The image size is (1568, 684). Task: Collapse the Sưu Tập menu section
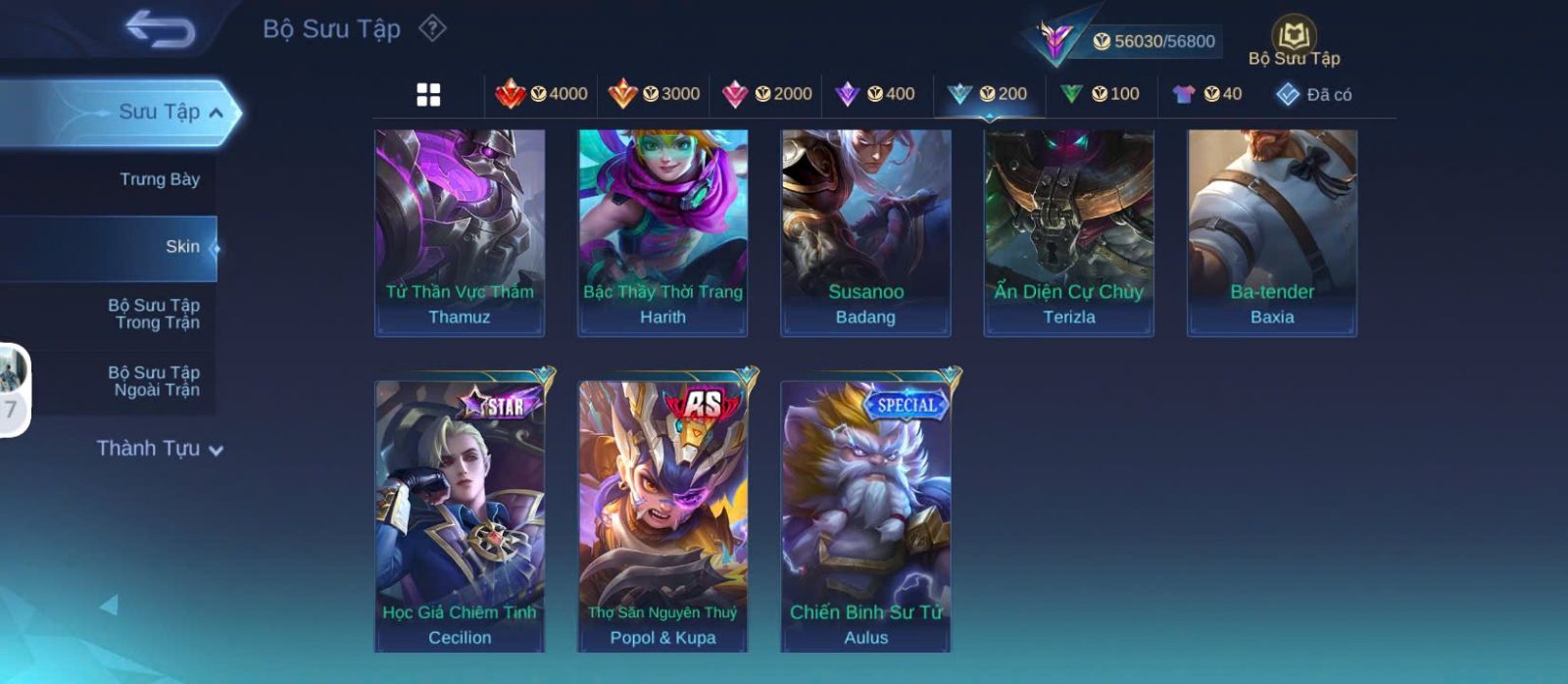[x=216, y=113]
